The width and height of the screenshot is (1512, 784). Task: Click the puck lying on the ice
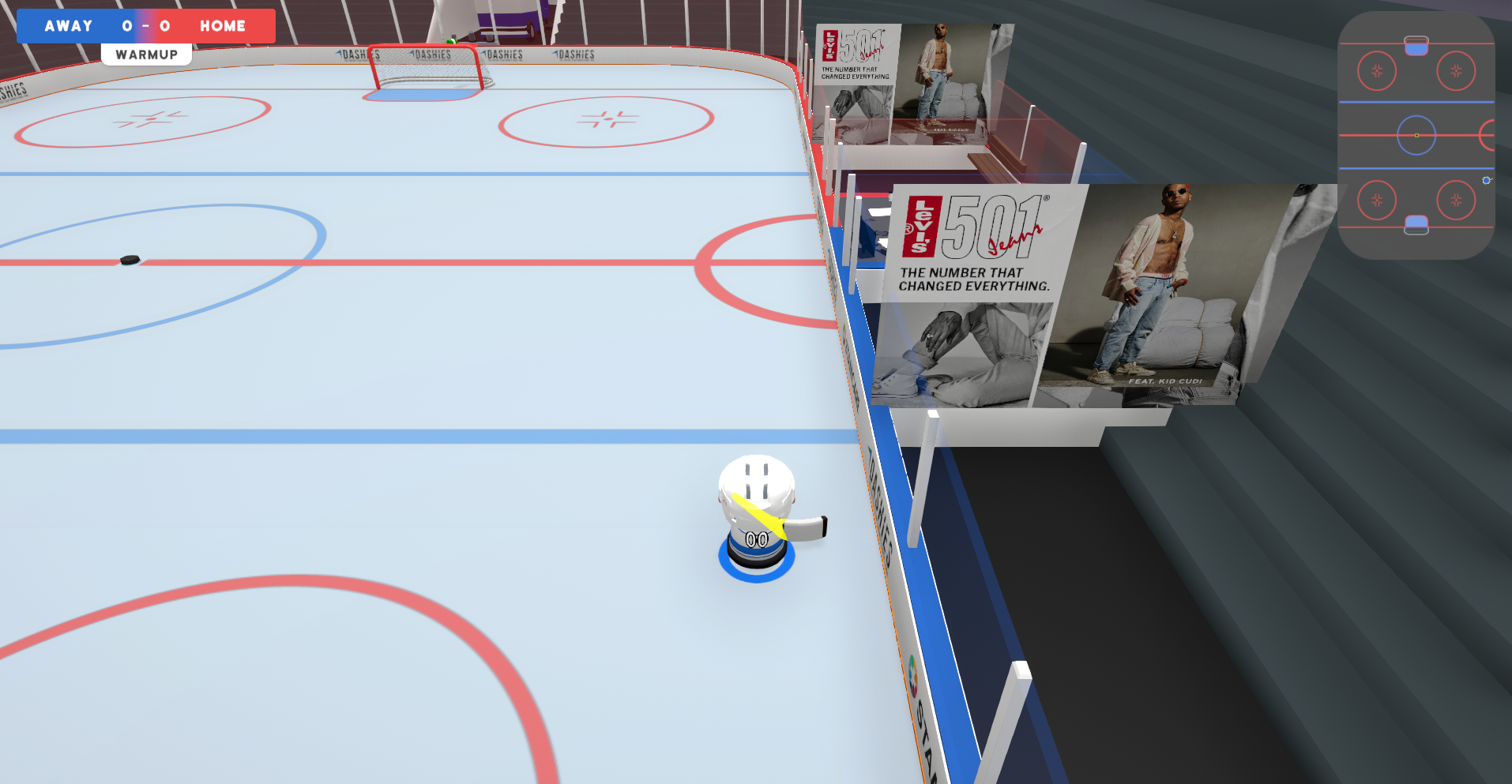[129, 257]
